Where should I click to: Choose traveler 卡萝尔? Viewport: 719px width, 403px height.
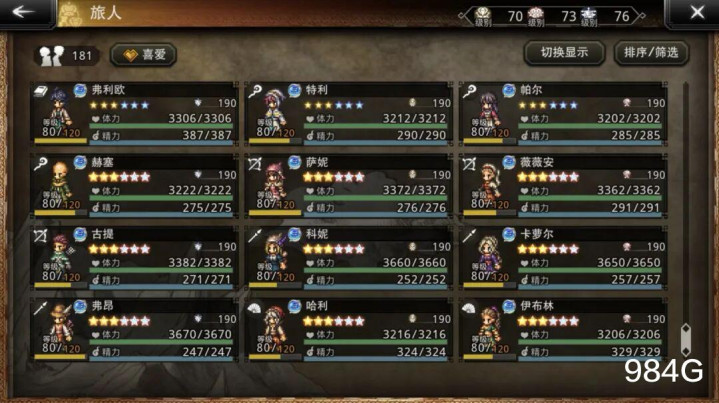click(564, 258)
